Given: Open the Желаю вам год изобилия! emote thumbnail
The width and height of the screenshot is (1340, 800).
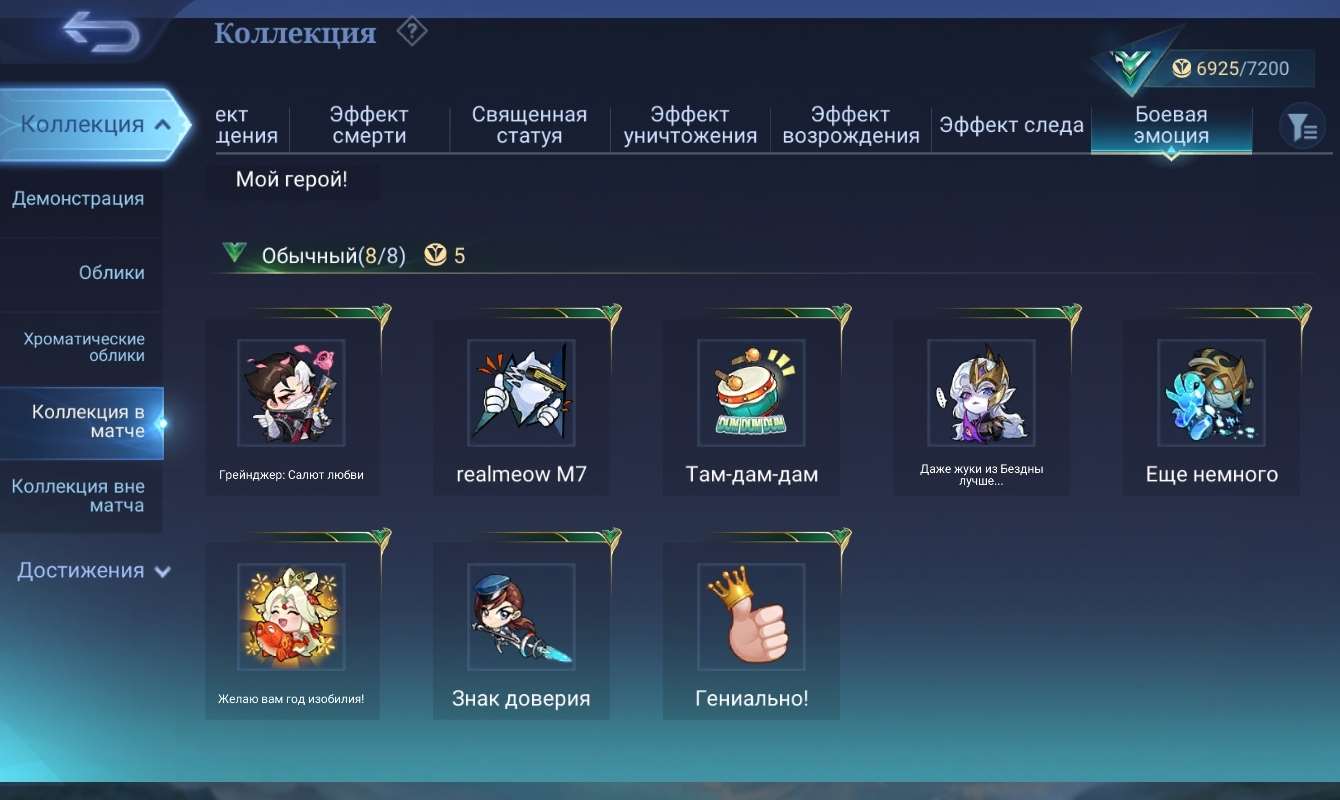Looking at the screenshot, I should coord(292,617).
